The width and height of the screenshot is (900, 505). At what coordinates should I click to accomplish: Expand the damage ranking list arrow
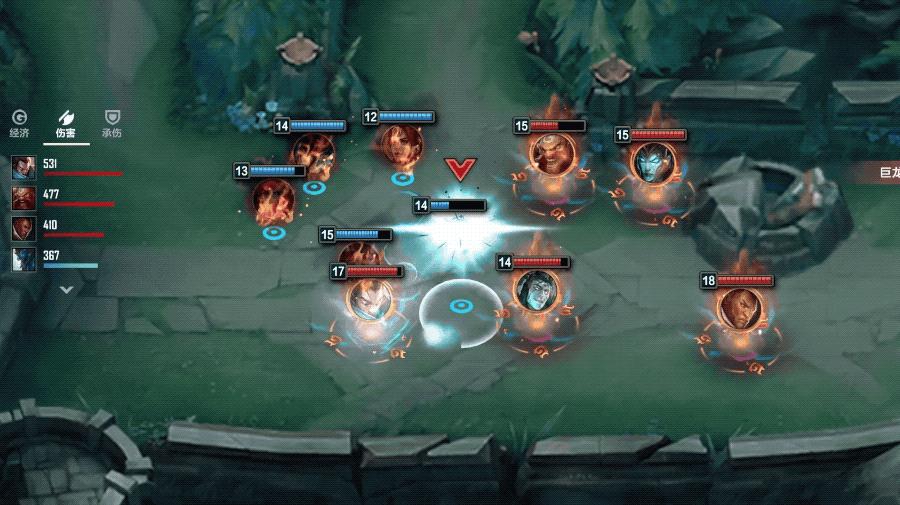coord(67,290)
